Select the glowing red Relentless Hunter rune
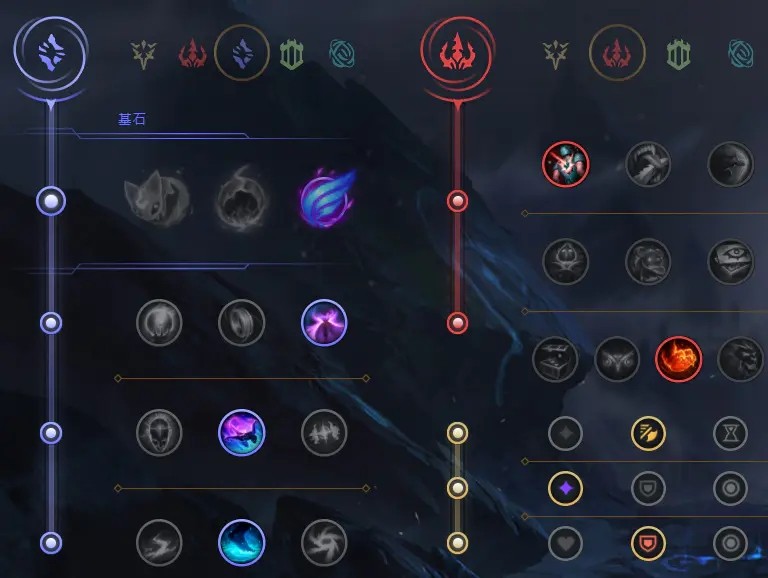The height and width of the screenshot is (578, 768). pos(678,360)
